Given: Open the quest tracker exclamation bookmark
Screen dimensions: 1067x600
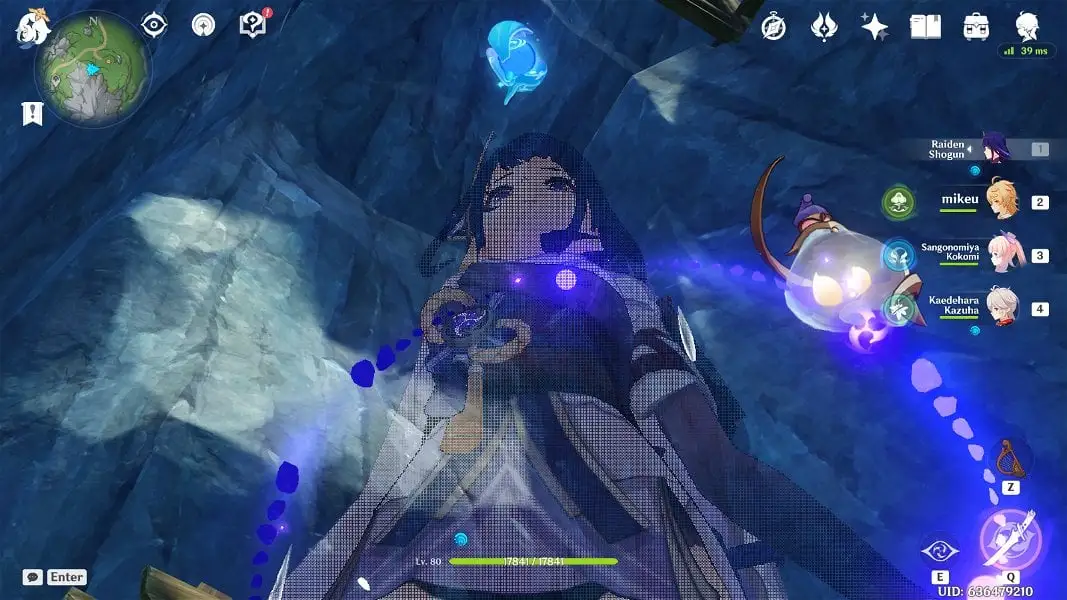Looking at the screenshot, I should click(x=32, y=114).
